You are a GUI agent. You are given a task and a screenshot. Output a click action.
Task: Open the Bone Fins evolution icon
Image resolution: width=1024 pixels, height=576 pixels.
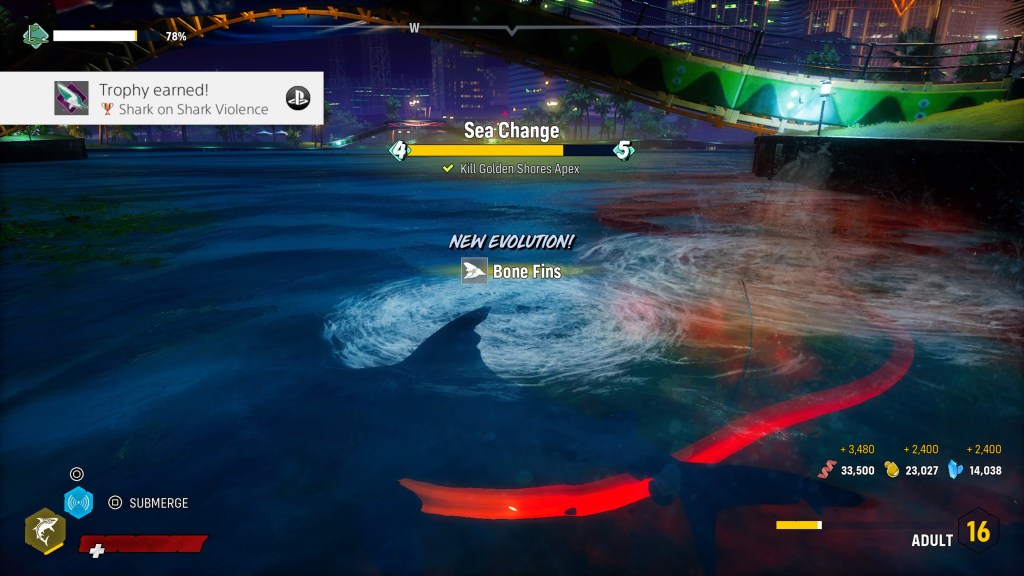474,271
